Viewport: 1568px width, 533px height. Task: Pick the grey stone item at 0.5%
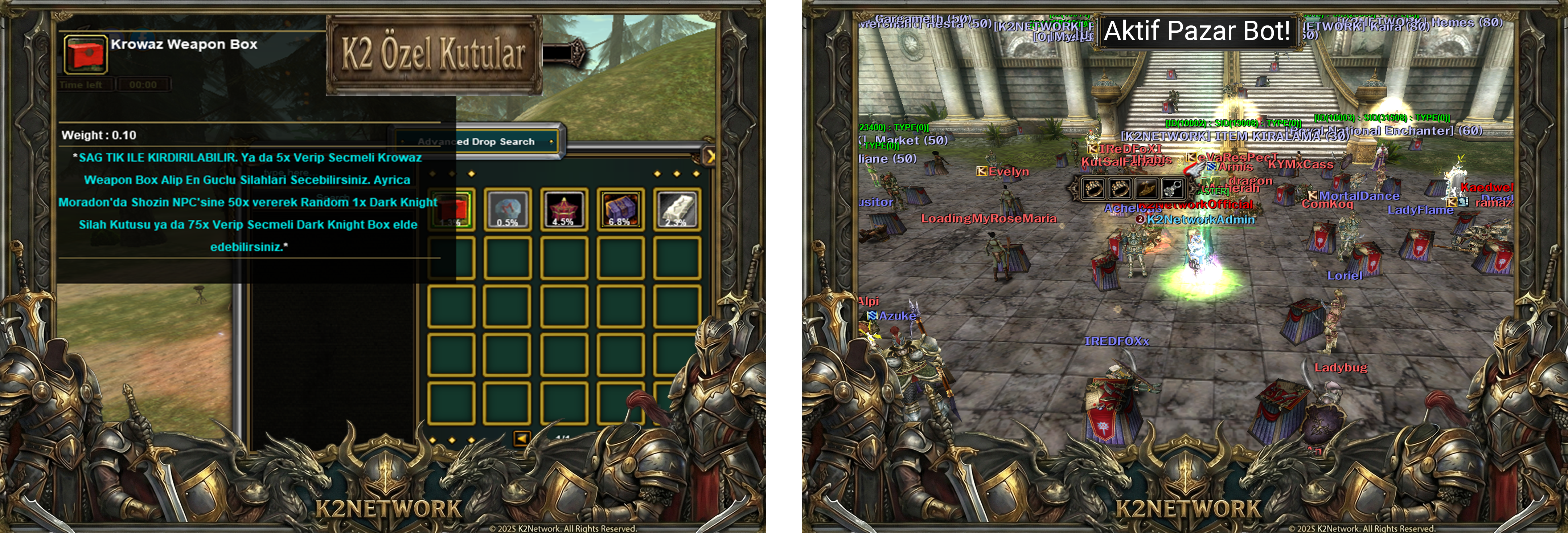[508, 209]
